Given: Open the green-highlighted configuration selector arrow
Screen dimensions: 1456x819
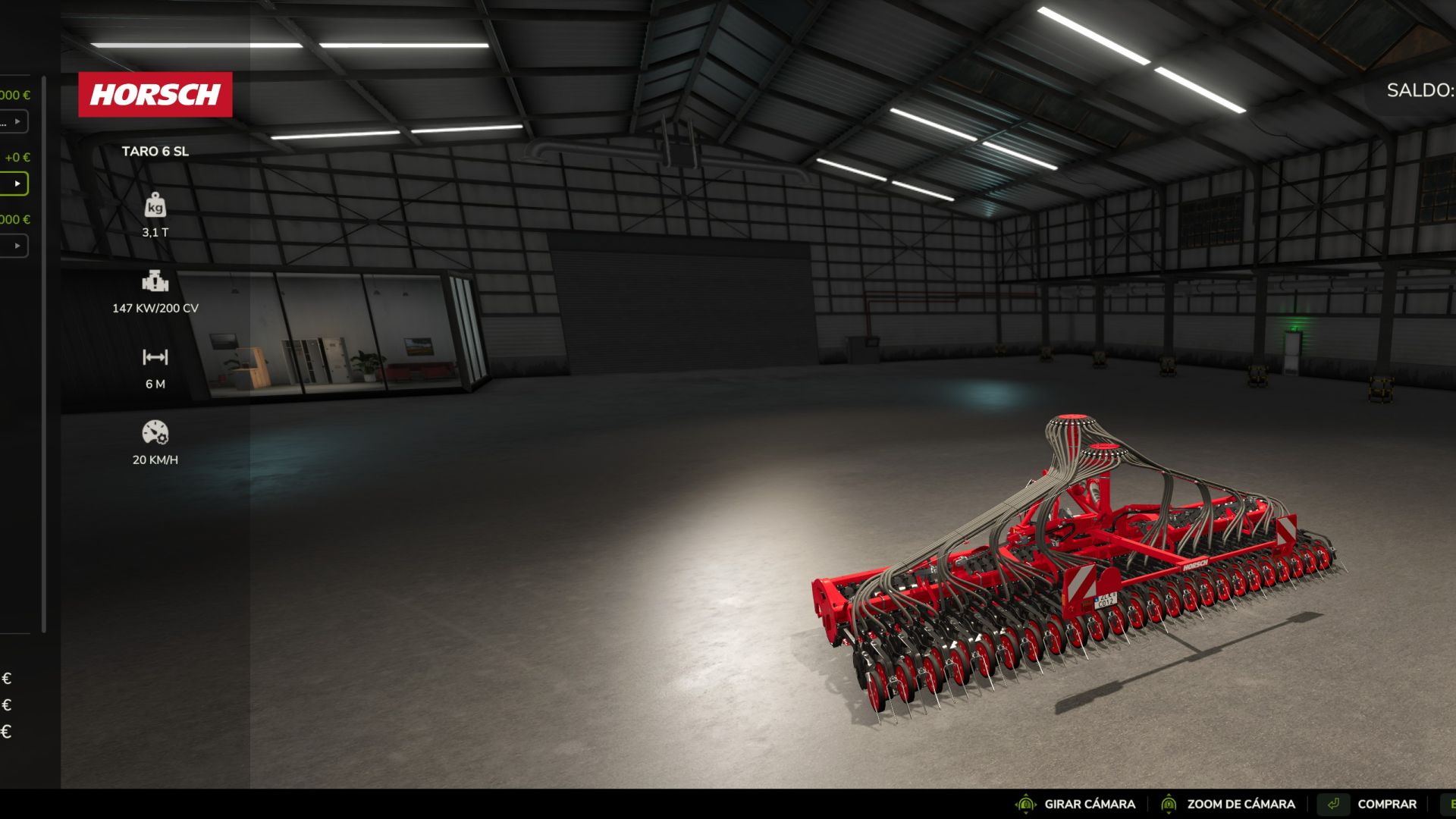Looking at the screenshot, I should point(17,184).
